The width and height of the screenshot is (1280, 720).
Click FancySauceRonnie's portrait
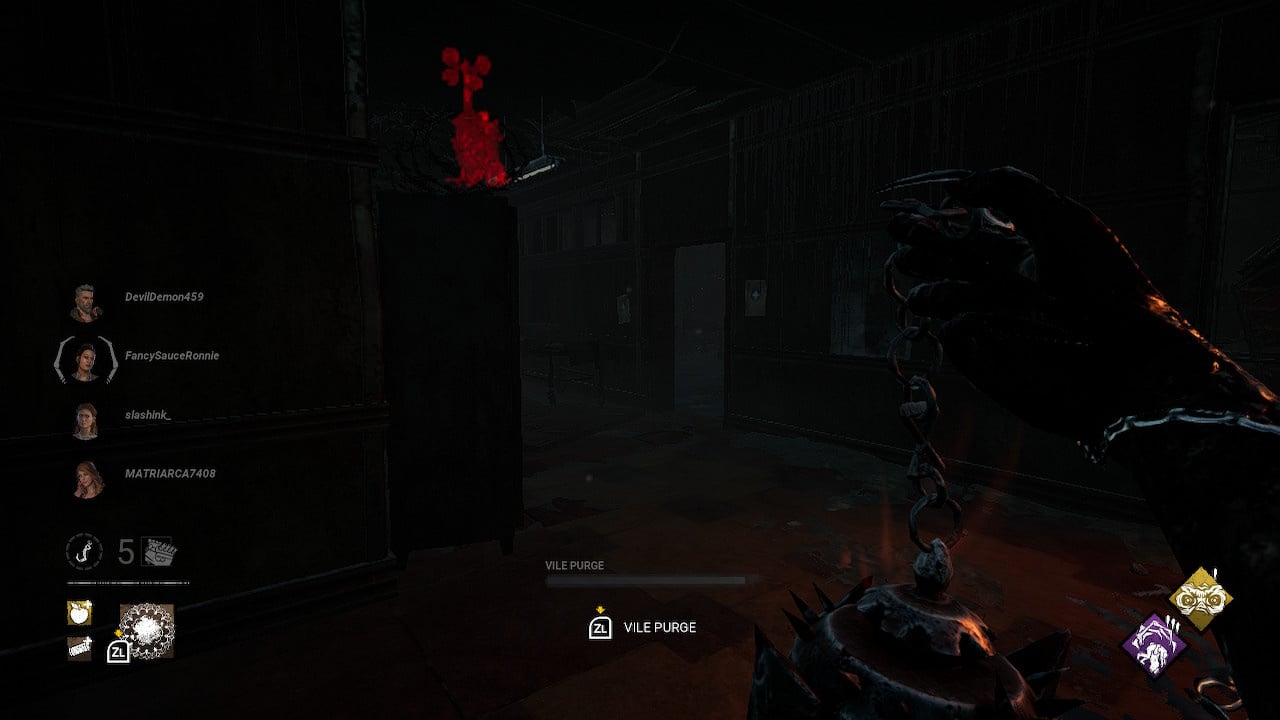(x=88, y=362)
